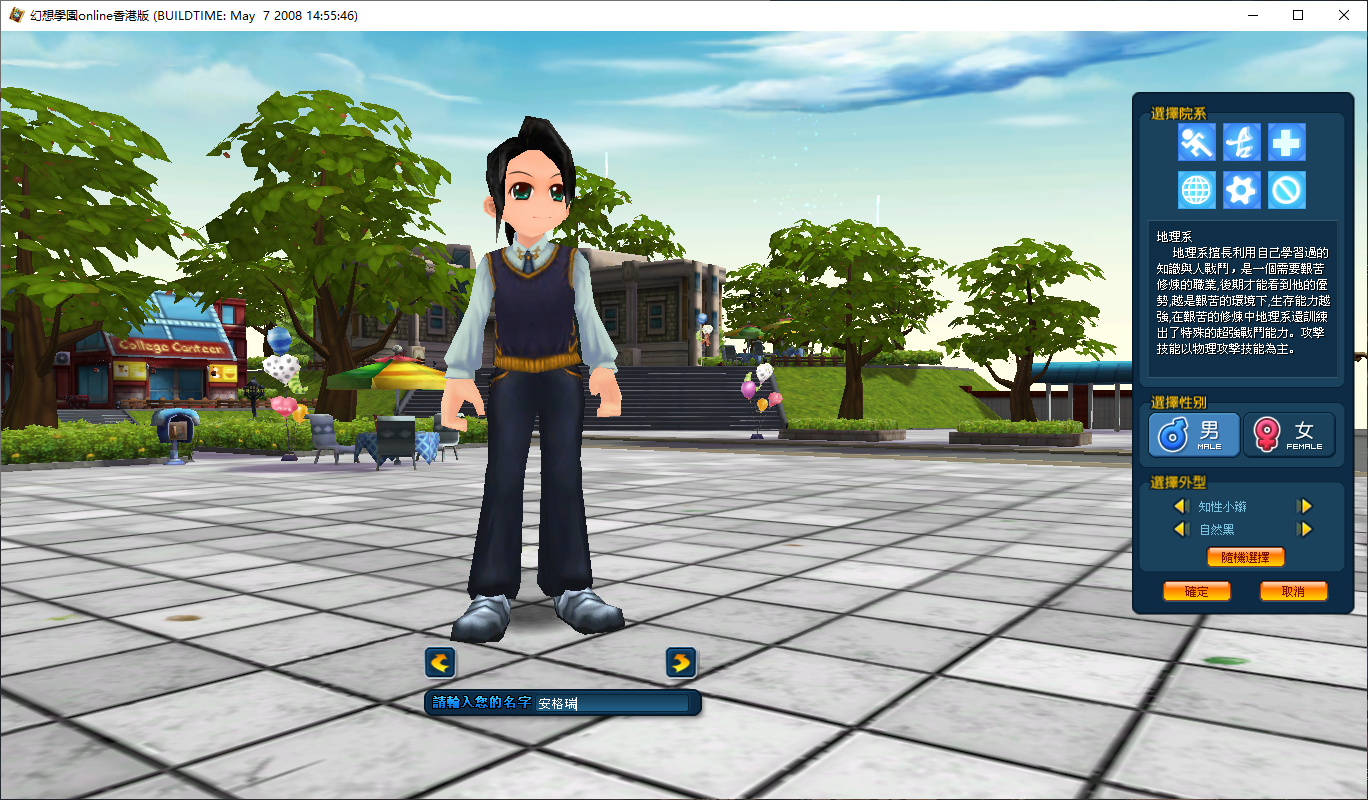
Task: Cancel character creation with 取消
Action: 1293,591
